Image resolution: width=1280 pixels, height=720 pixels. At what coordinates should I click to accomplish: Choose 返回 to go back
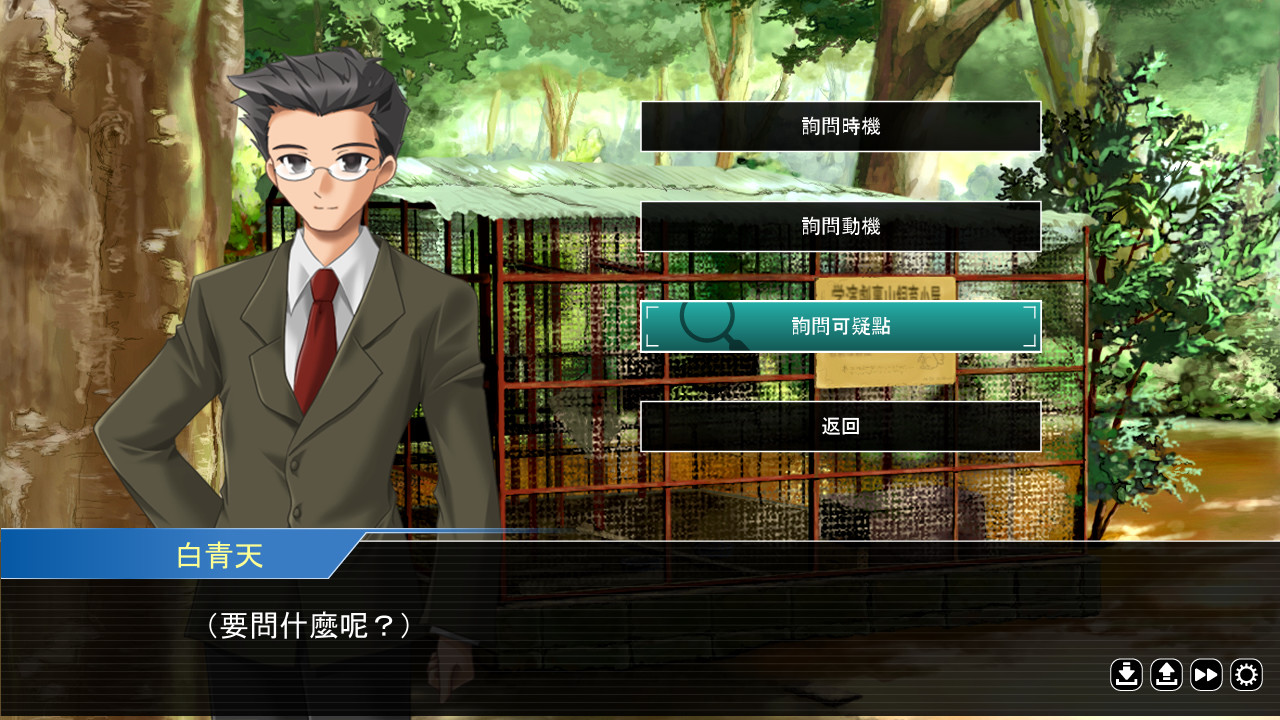(x=840, y=426)
